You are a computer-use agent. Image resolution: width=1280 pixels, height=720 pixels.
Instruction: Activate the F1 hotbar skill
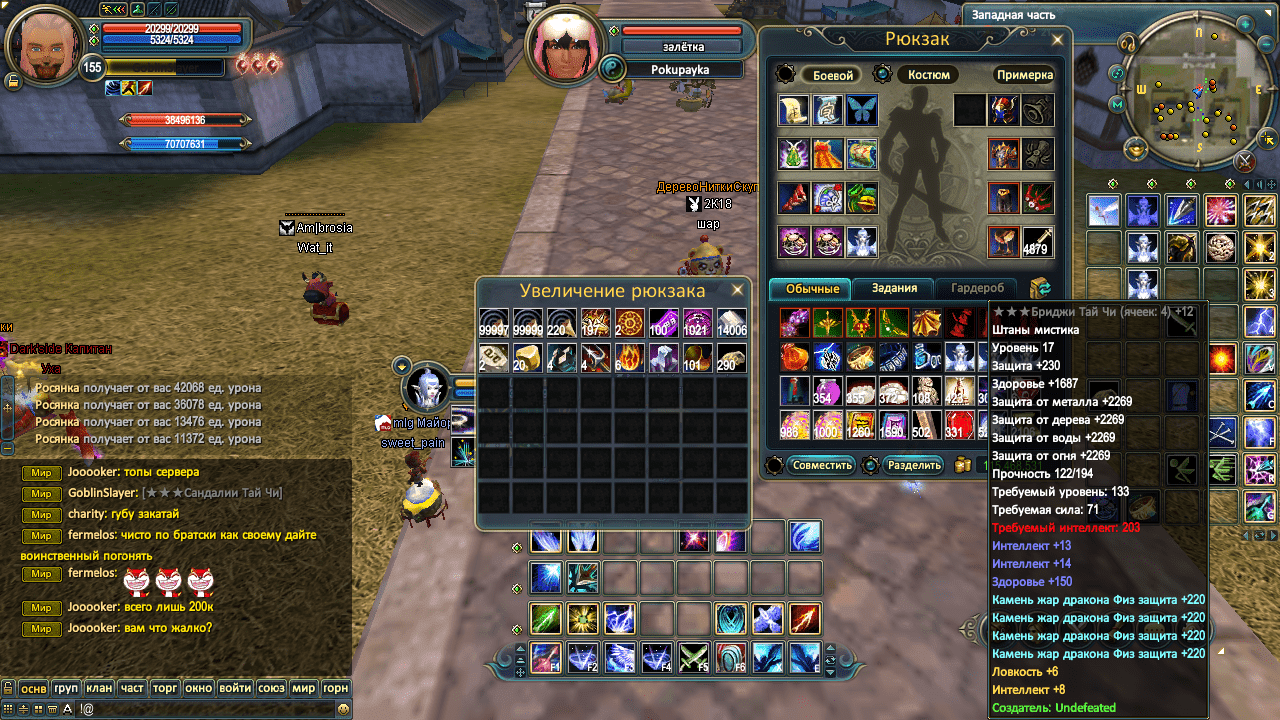546,657
